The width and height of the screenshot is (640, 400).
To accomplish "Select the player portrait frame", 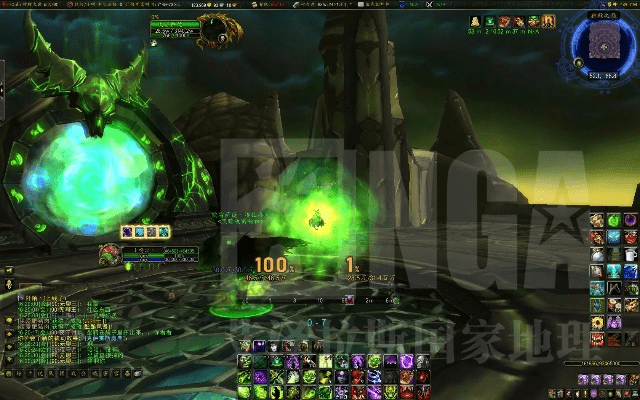I will point(110,254).
